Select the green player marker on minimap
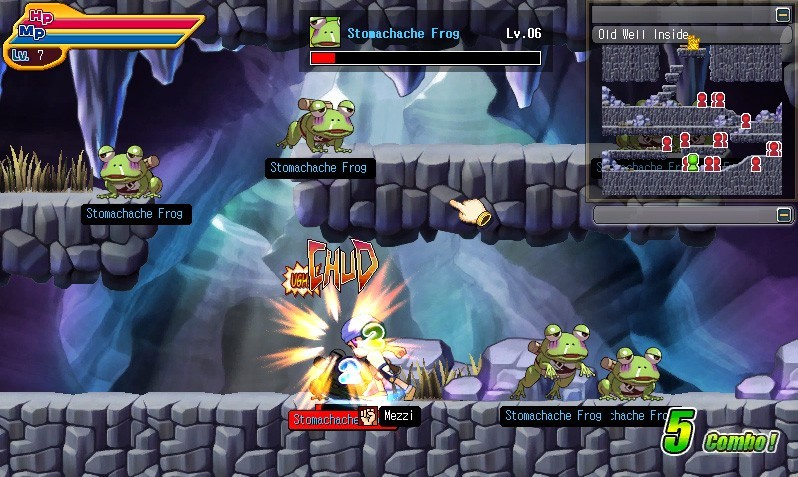 click(x=692, y=162)
